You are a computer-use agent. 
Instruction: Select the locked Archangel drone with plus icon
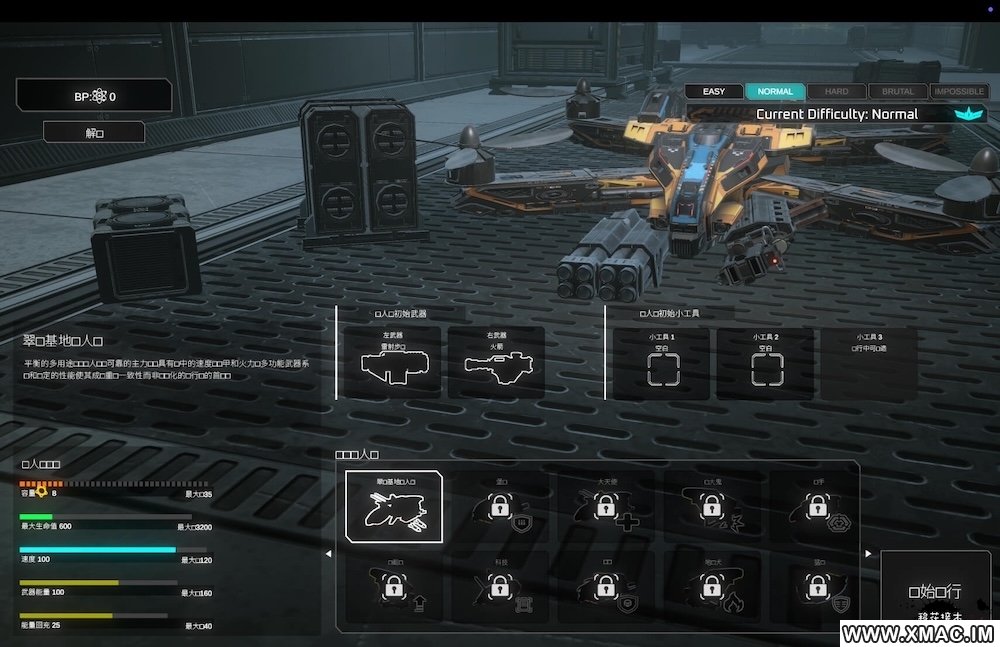[607, 507]
